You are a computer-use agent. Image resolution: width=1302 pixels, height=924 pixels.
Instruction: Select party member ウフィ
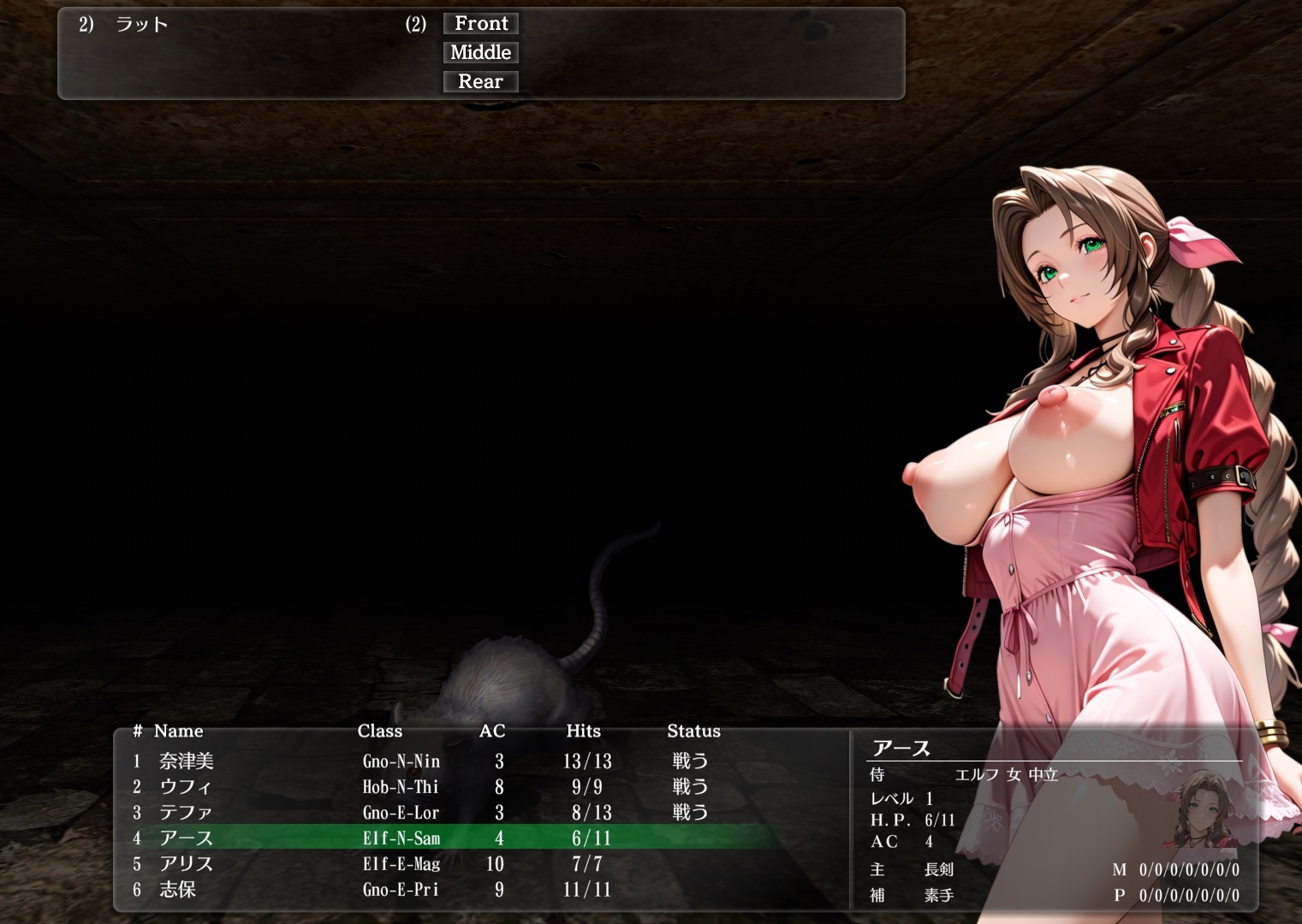point(185,787)
